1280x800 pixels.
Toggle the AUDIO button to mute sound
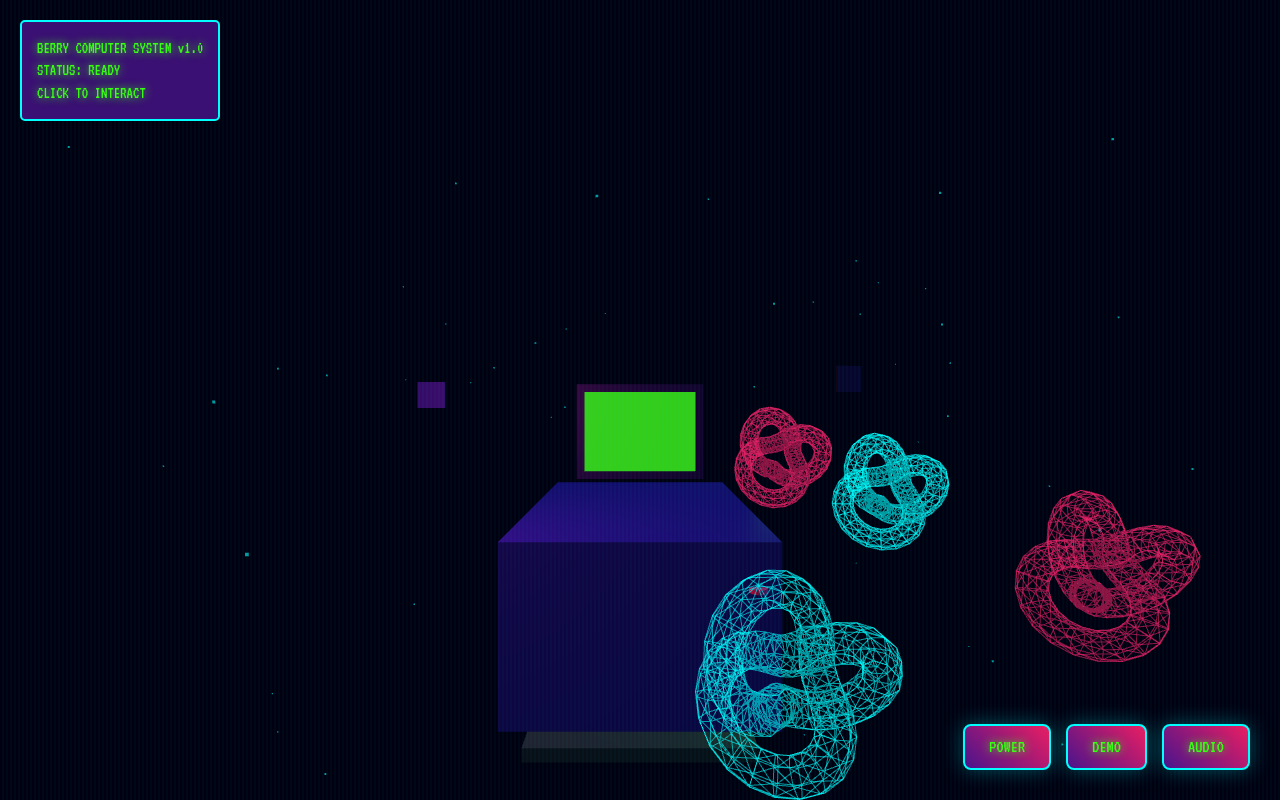(x=1205, y=747)
